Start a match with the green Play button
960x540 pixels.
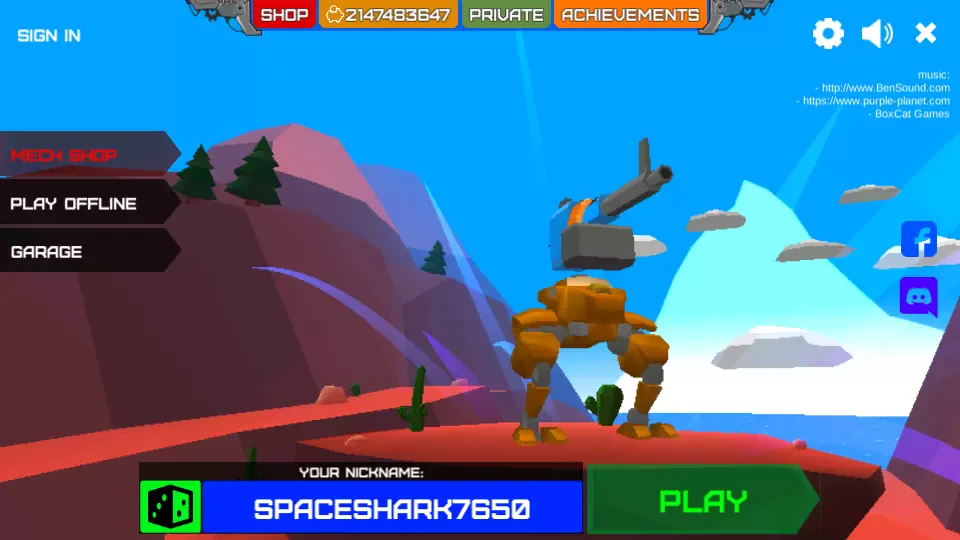point(703,500)
